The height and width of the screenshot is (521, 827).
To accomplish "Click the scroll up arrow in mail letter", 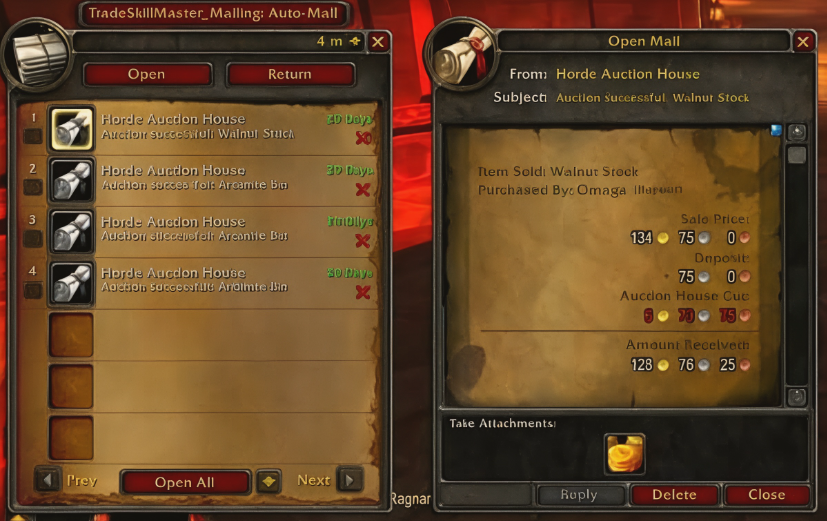I will click(x=796, y=132).
